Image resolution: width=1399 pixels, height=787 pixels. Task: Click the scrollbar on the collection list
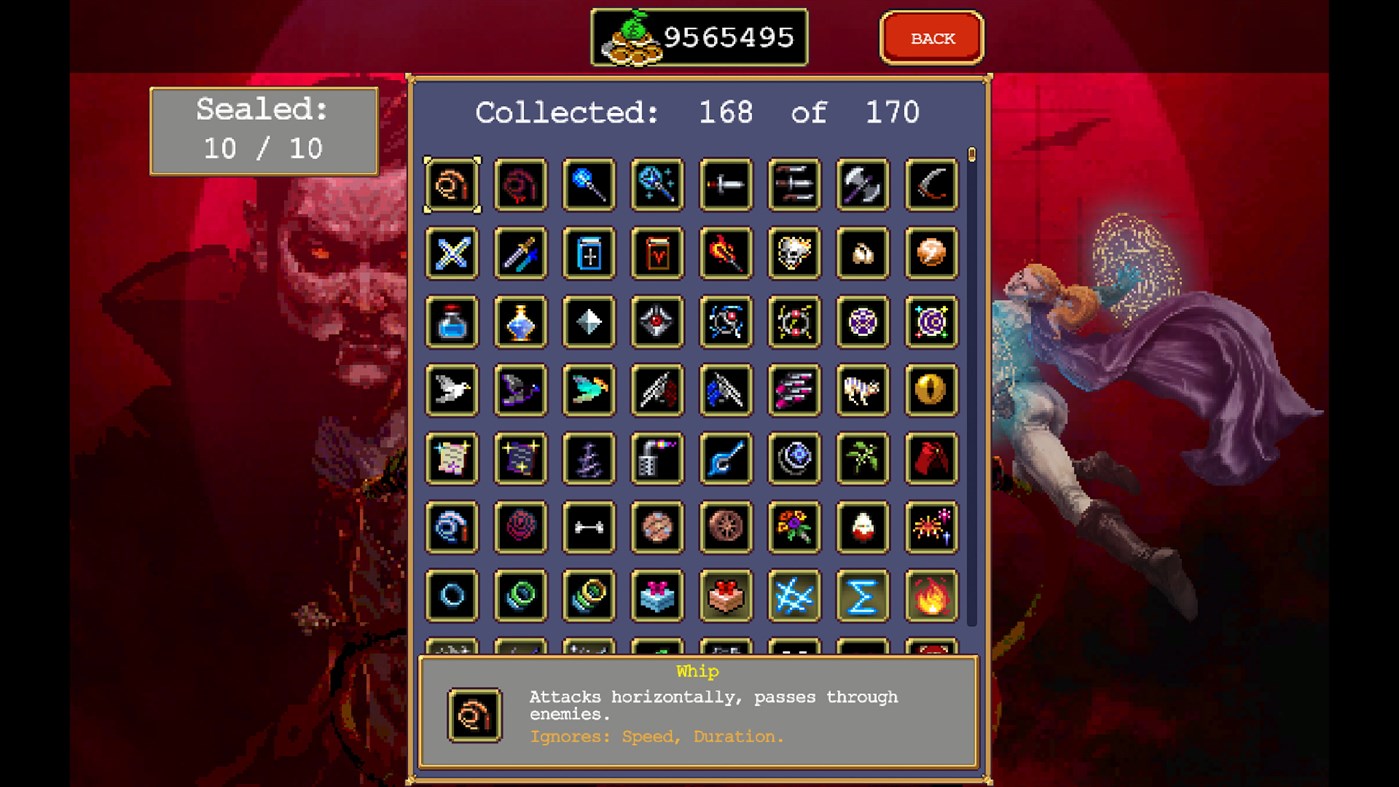[971, 155]
